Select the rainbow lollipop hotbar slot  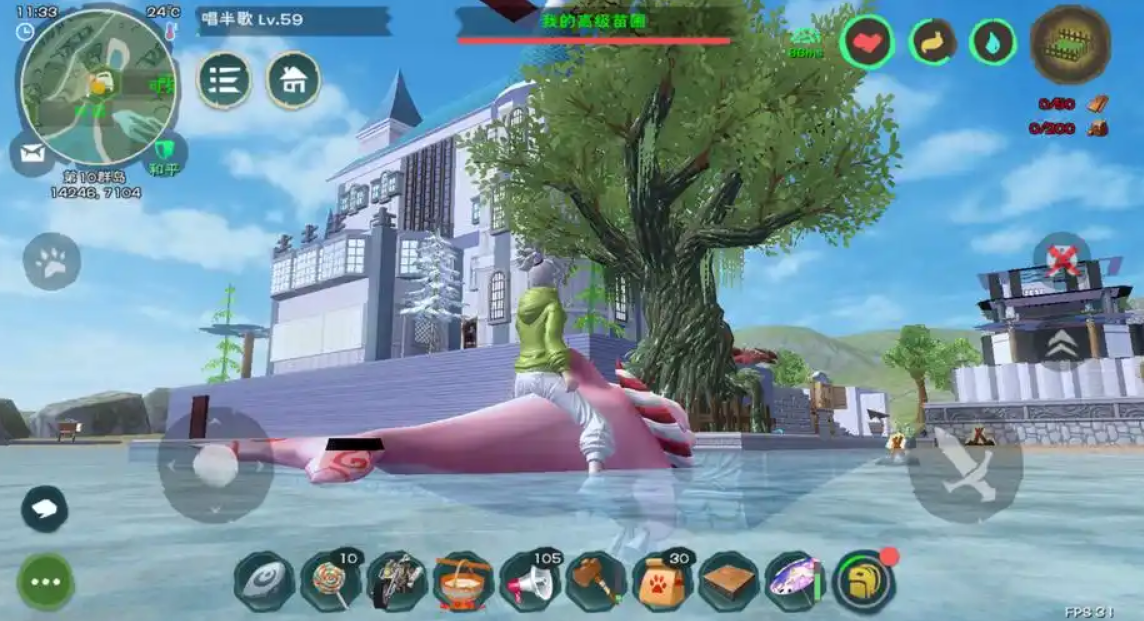[x=331, y=582]
